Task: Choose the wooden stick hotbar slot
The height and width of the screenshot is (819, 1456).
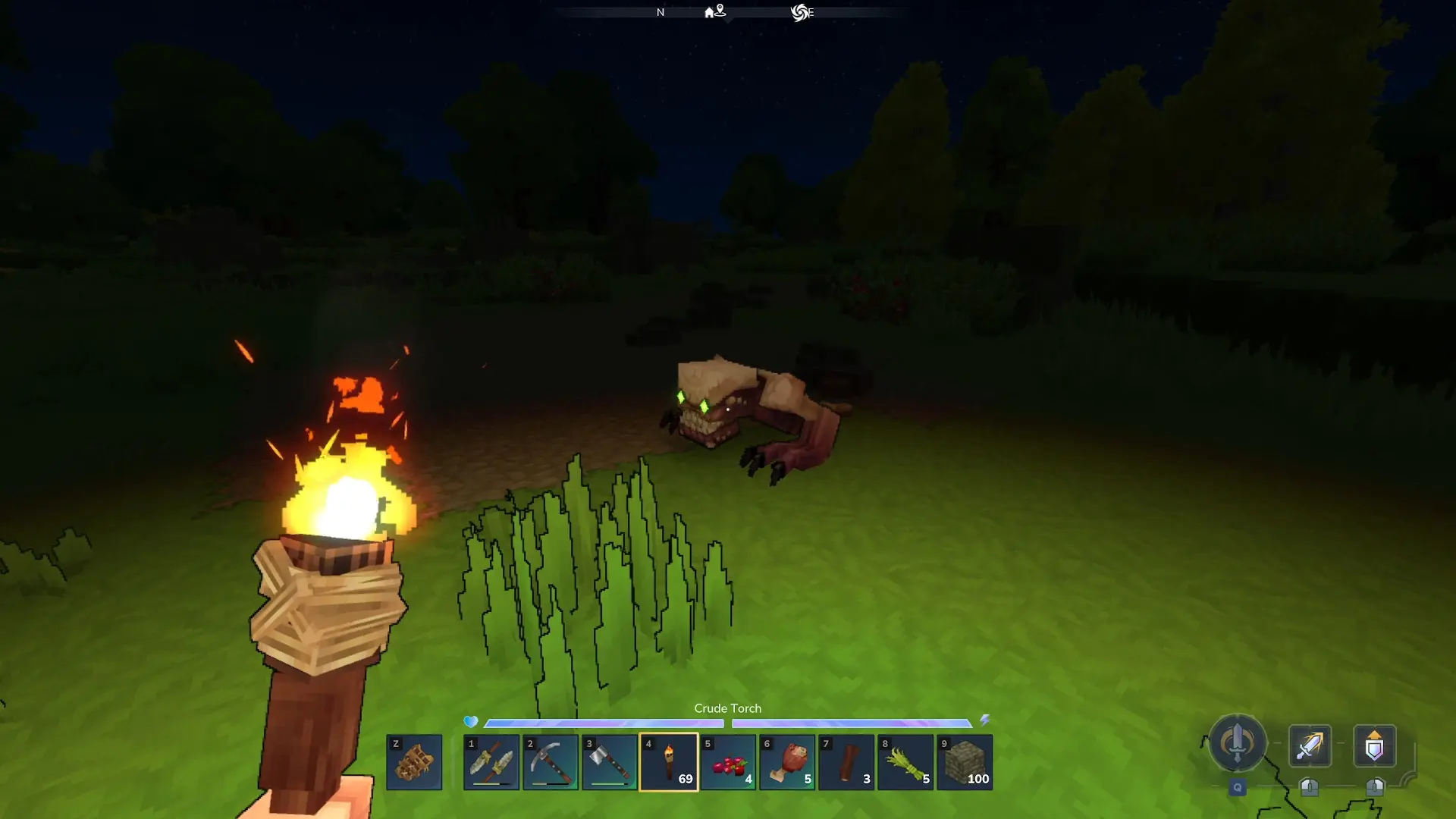Action: (846, 762)
